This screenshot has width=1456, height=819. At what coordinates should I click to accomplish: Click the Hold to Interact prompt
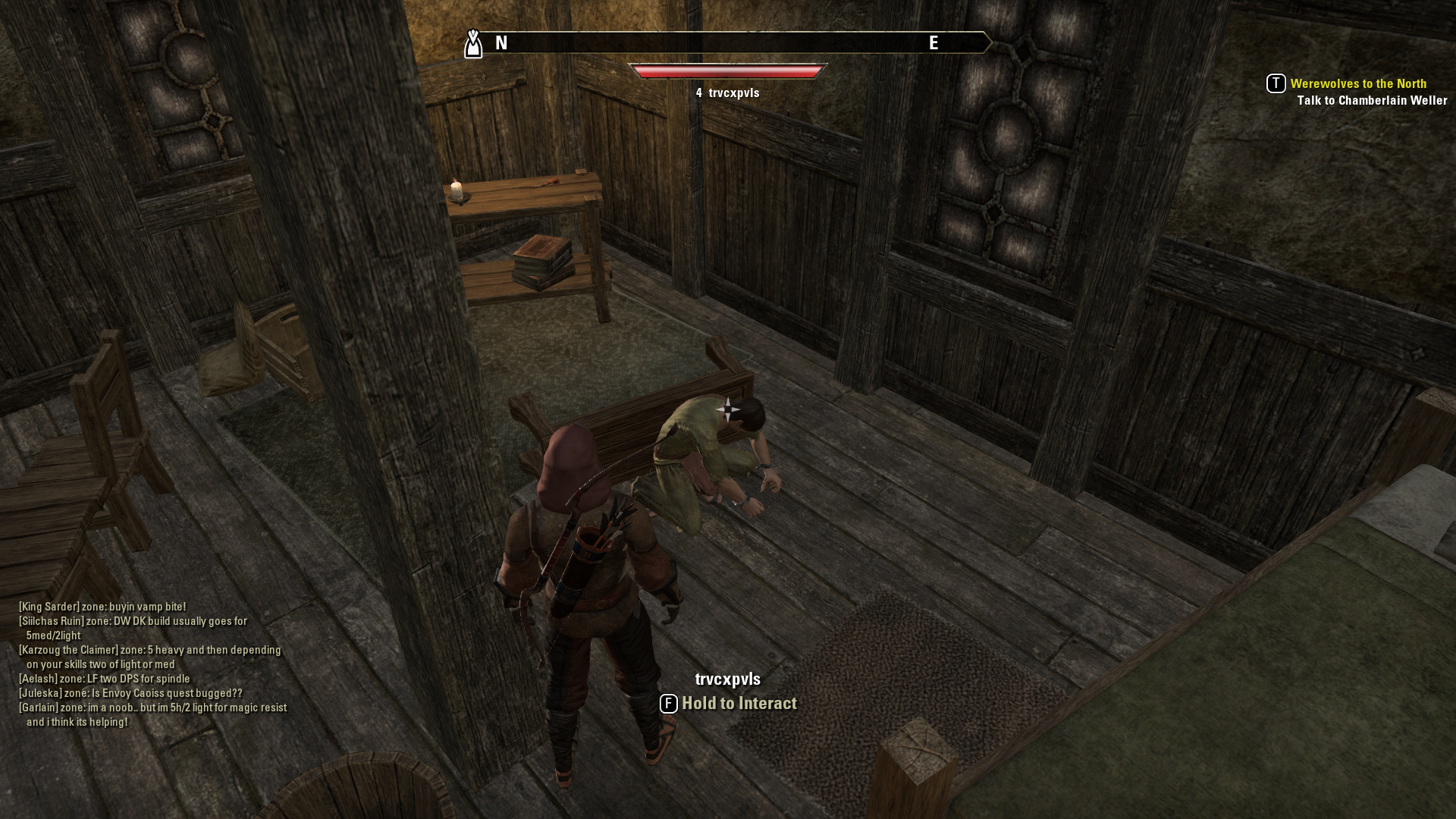[x=738, y=704]
